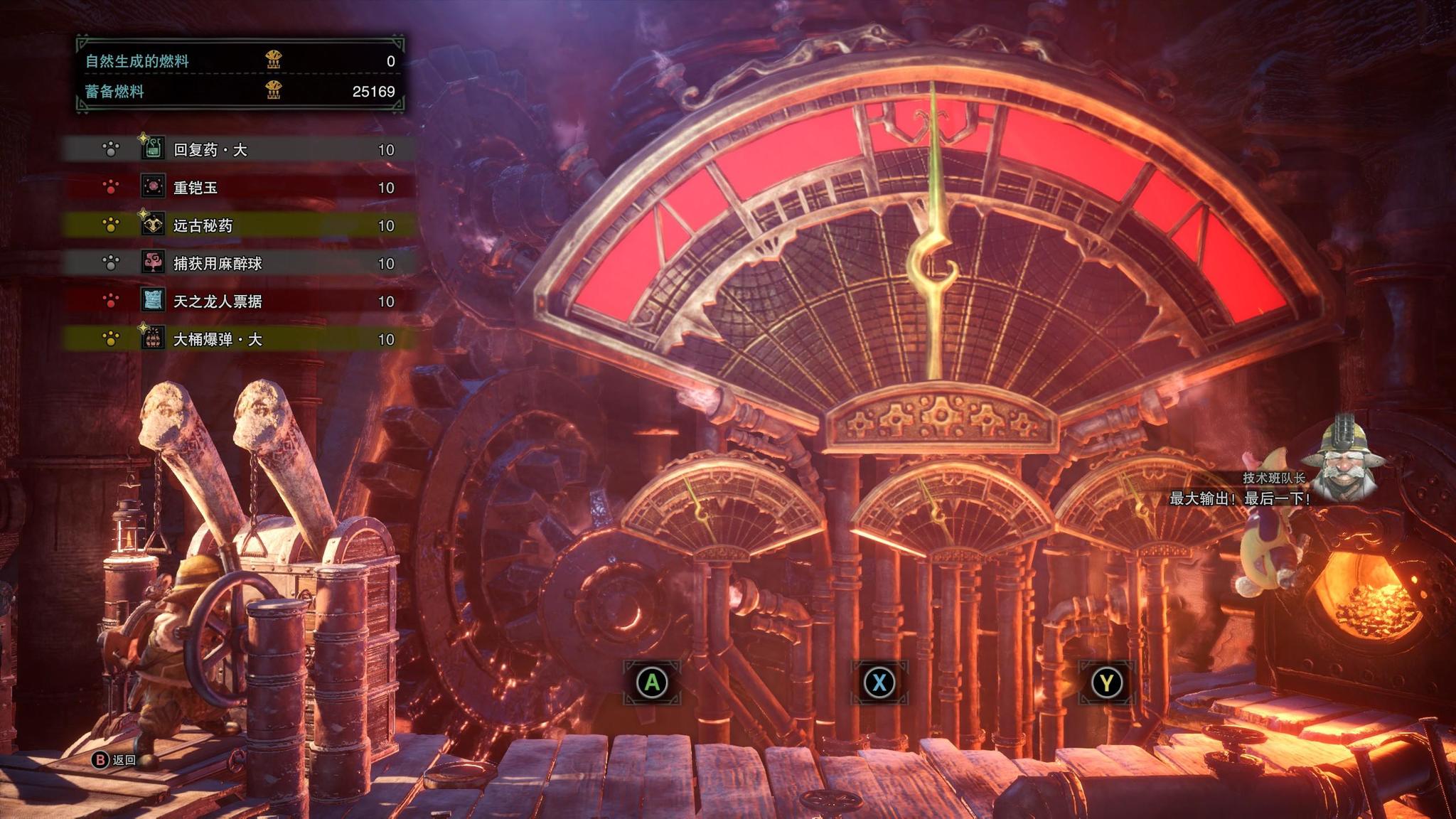The image size is (1456, 819).
Task: Select the 回复药・大 reward row
Action: tap(239, 149)
